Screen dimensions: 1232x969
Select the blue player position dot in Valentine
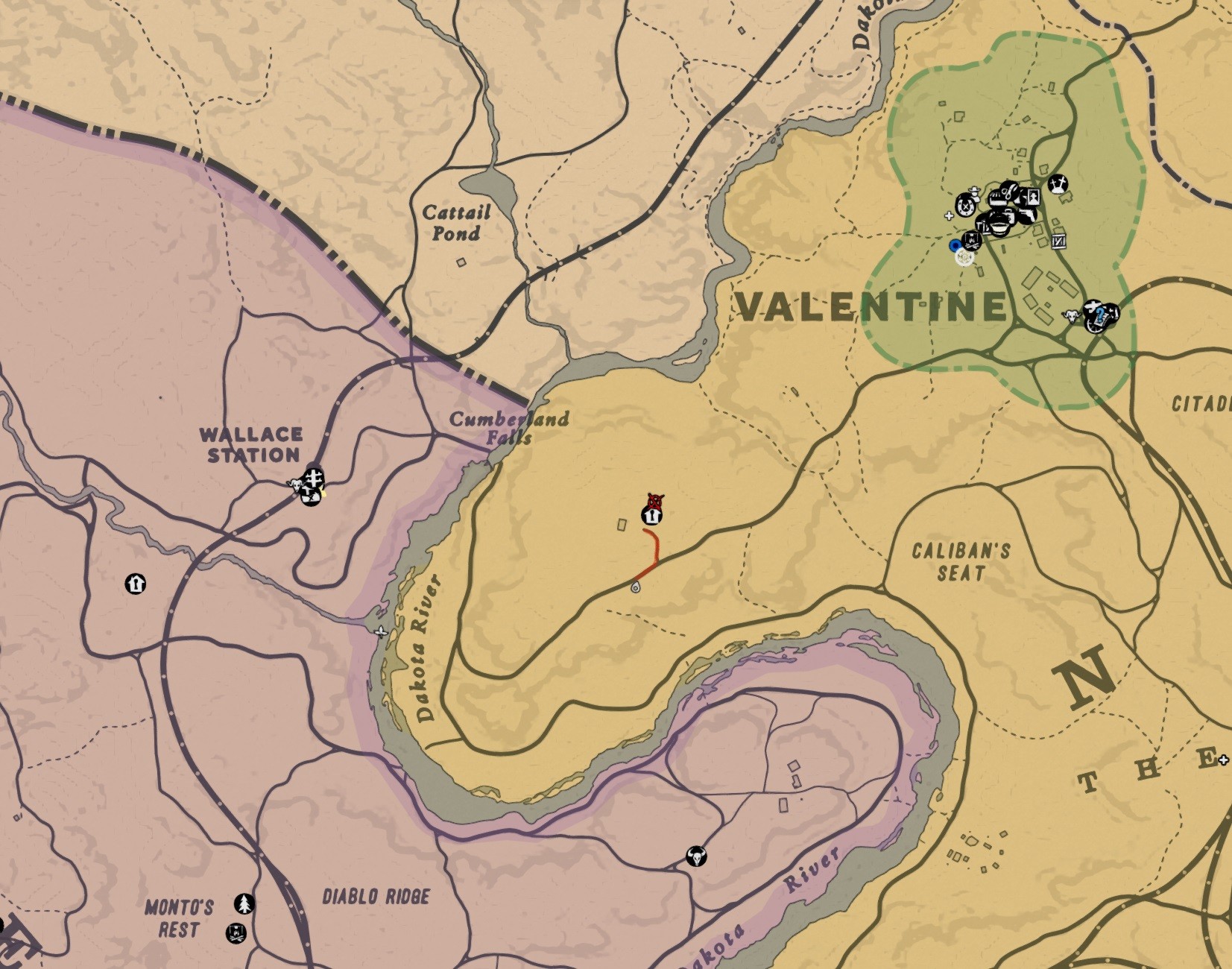955,245
